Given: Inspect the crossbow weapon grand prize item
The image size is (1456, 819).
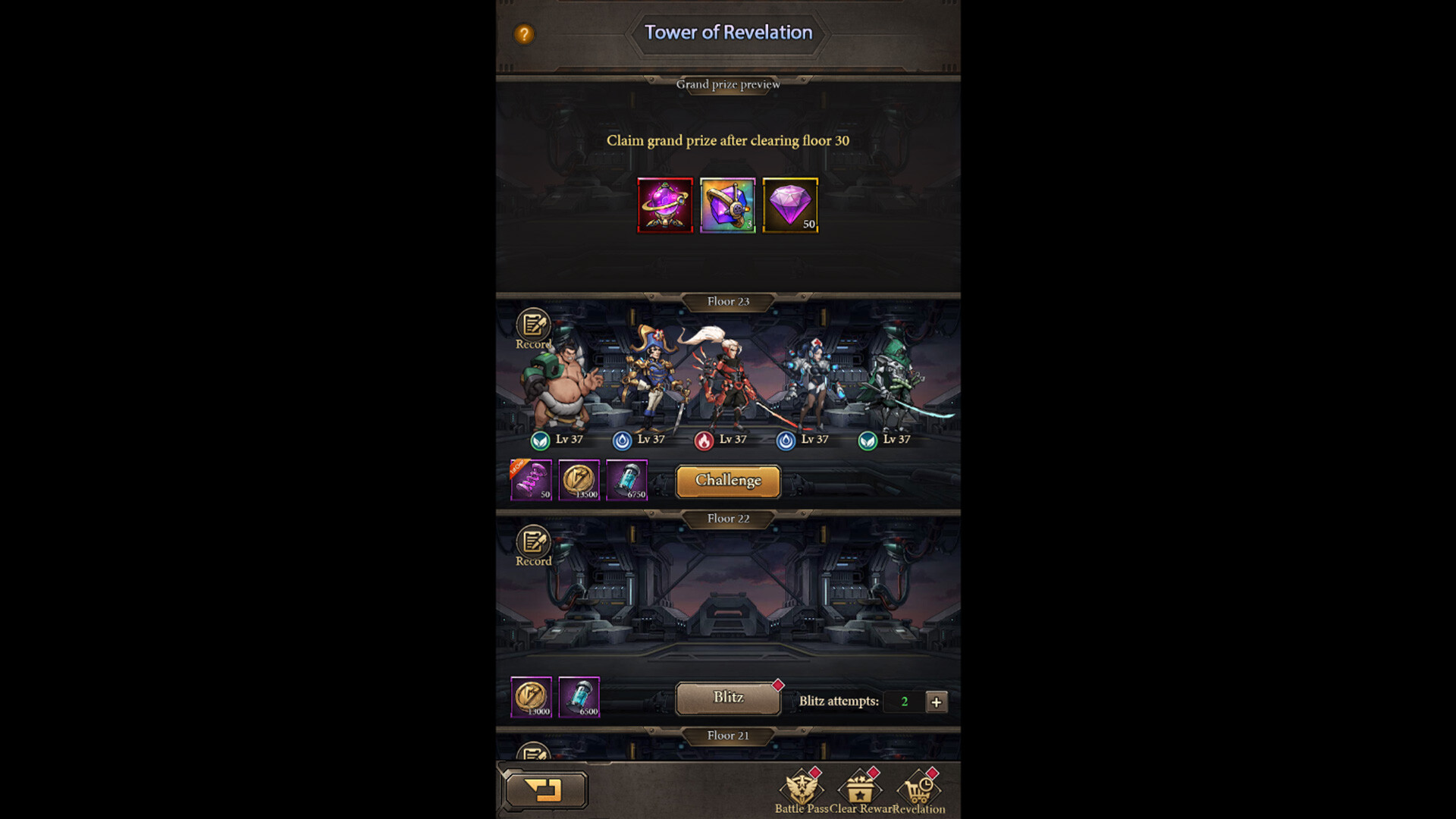Looking at the screenshot, I should [x=727, y=205].
